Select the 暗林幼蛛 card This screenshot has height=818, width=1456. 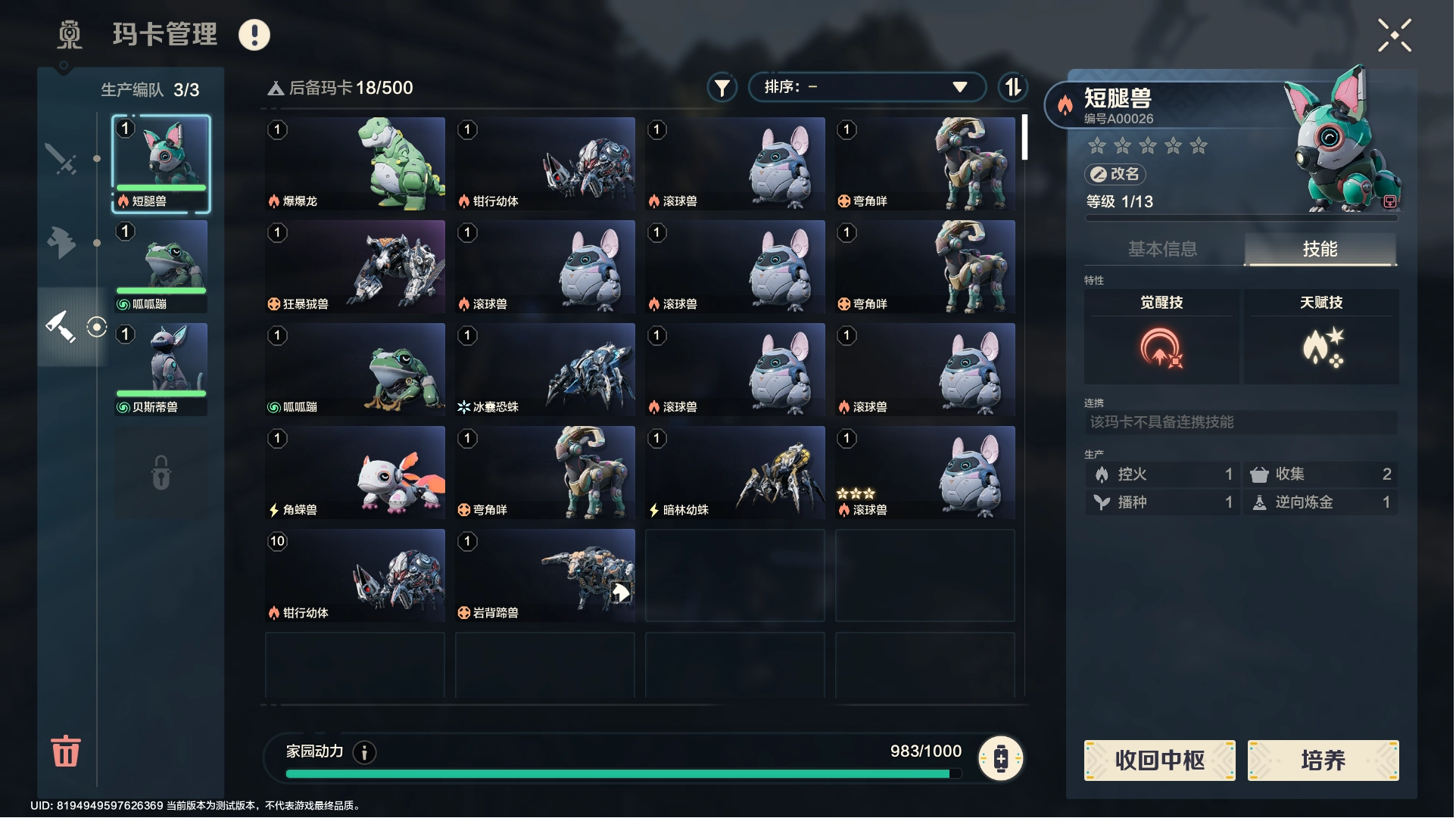click(x=735, y=472)
